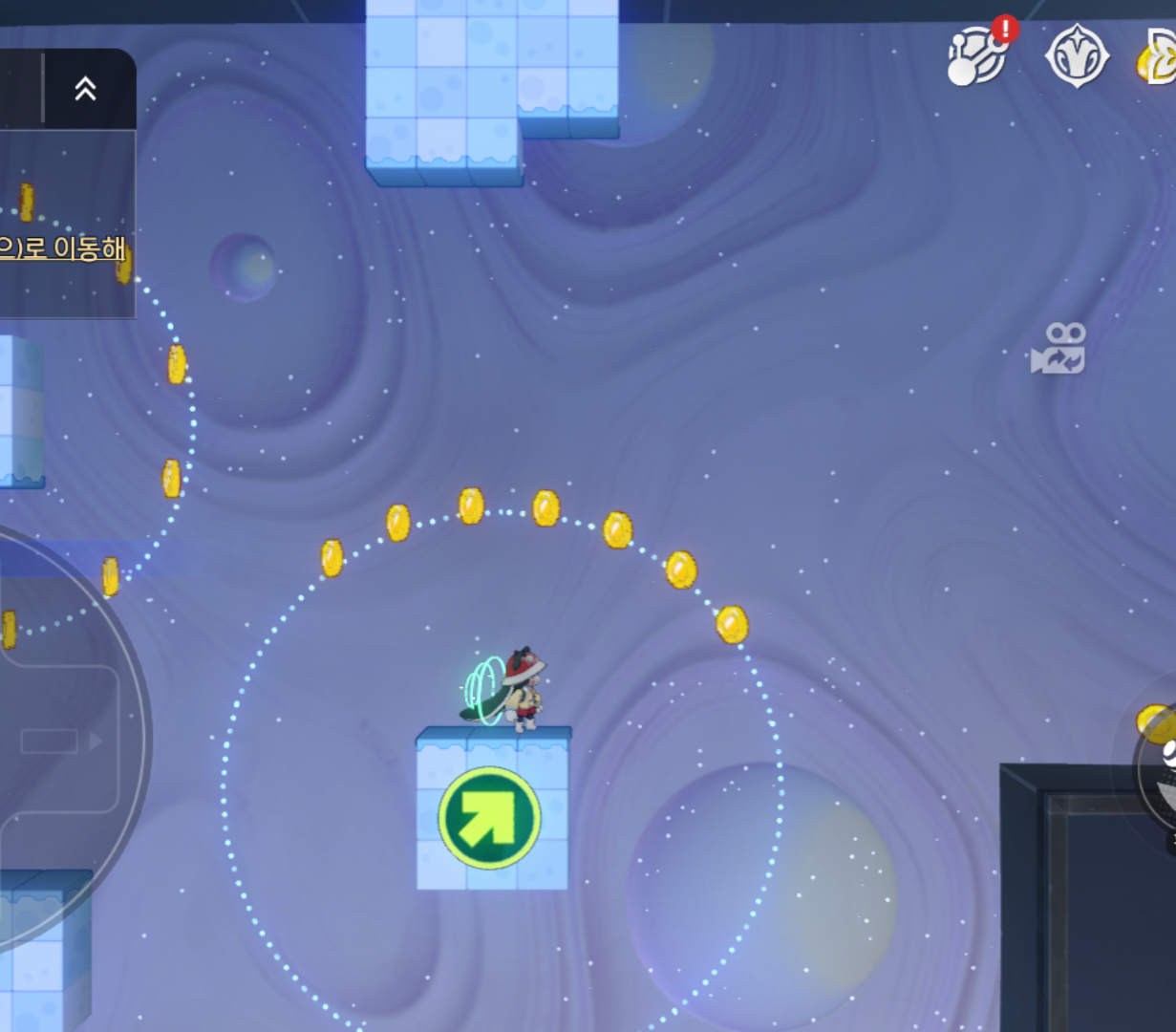This screenshot has width=1176, height=1032.
Task: Open the underlined quest objective text
Action: [62, 248]
